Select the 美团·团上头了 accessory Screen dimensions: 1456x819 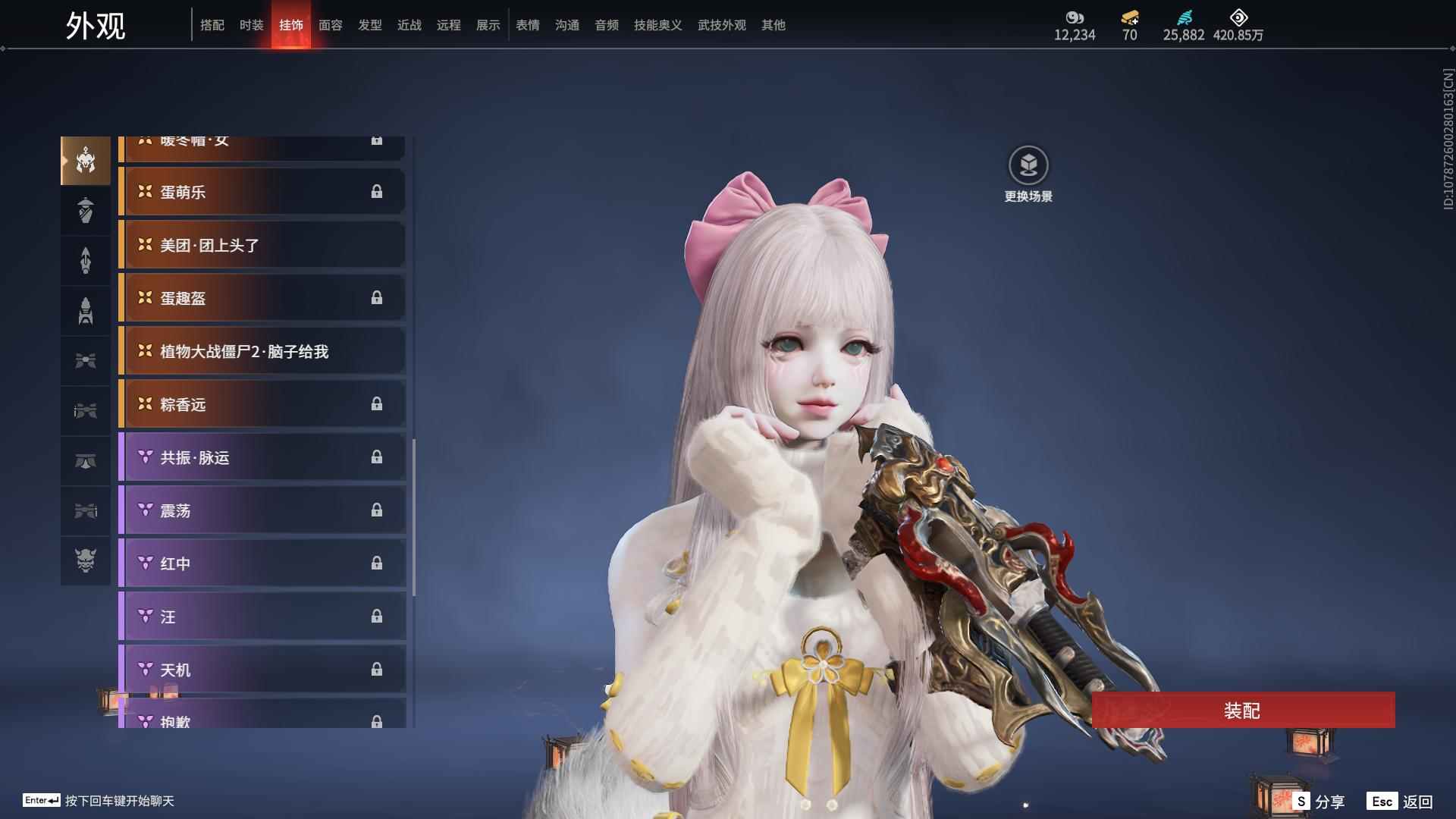click(262, 245)
